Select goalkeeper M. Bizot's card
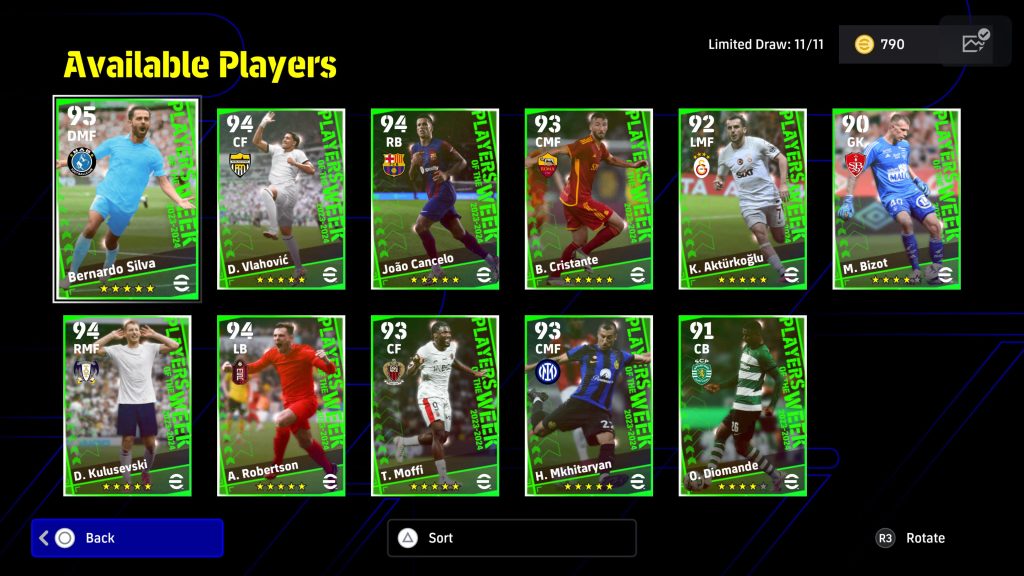Screen dimensions: 1024x576 [897, 199]
